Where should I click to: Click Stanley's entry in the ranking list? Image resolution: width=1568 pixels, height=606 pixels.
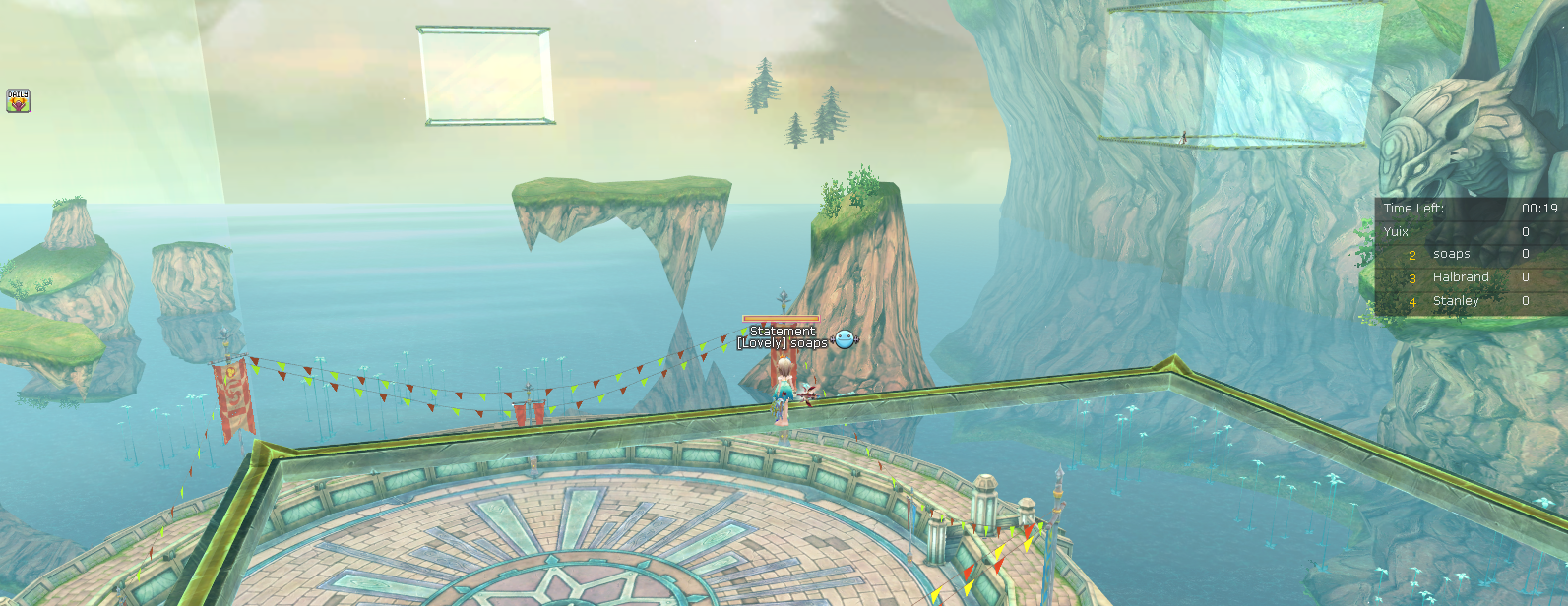(1456, 301)
